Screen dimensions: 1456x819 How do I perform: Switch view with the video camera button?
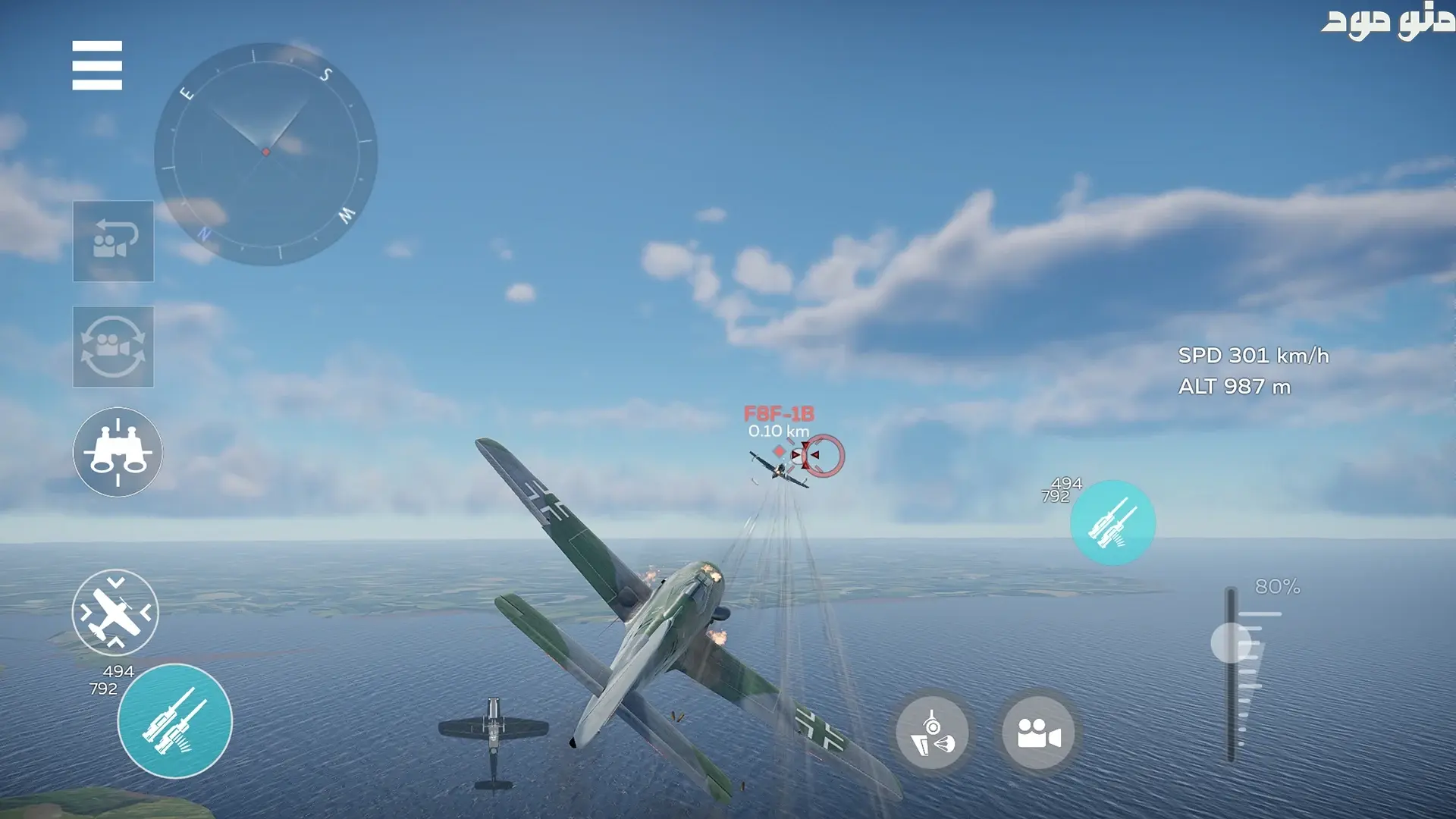point(1038,733)
